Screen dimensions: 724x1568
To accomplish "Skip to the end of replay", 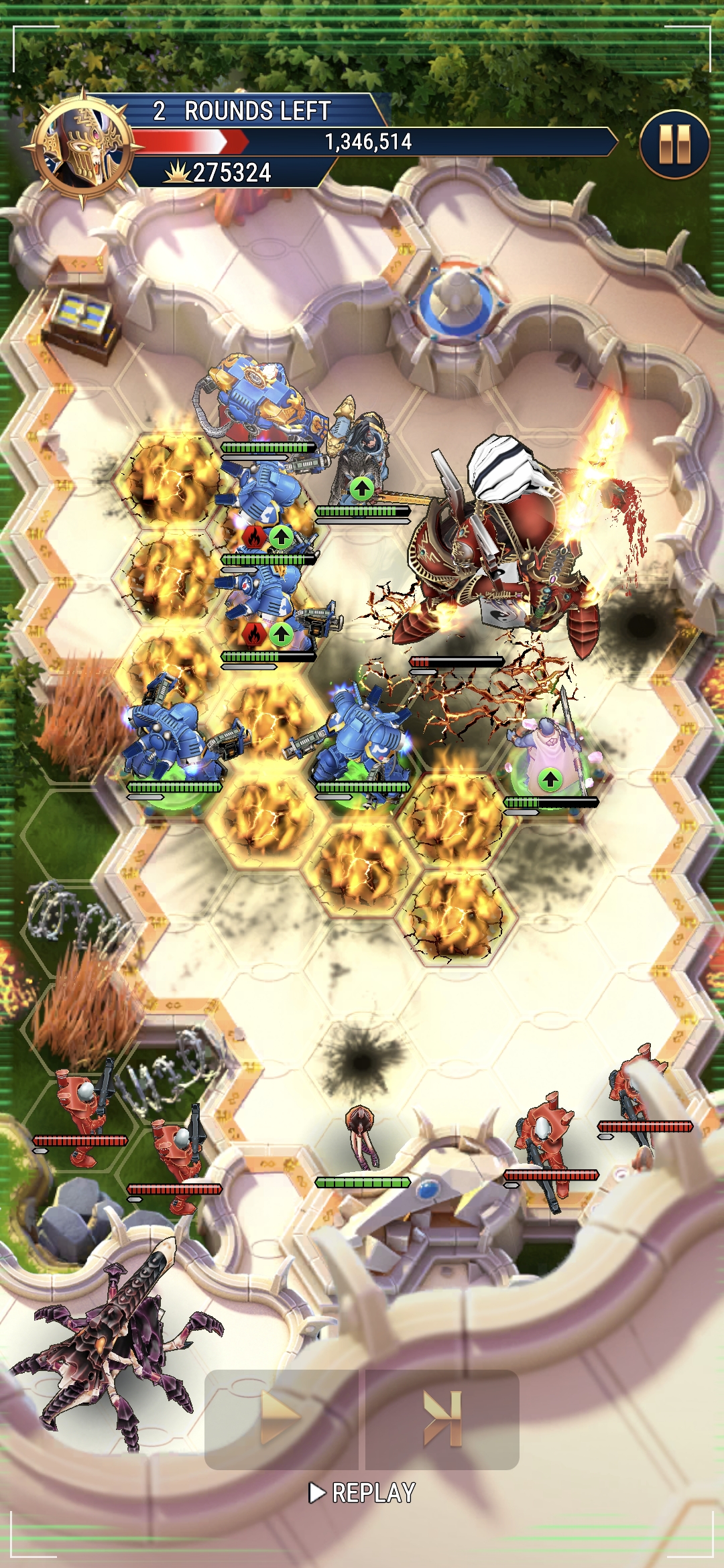I will [442, 1418].
